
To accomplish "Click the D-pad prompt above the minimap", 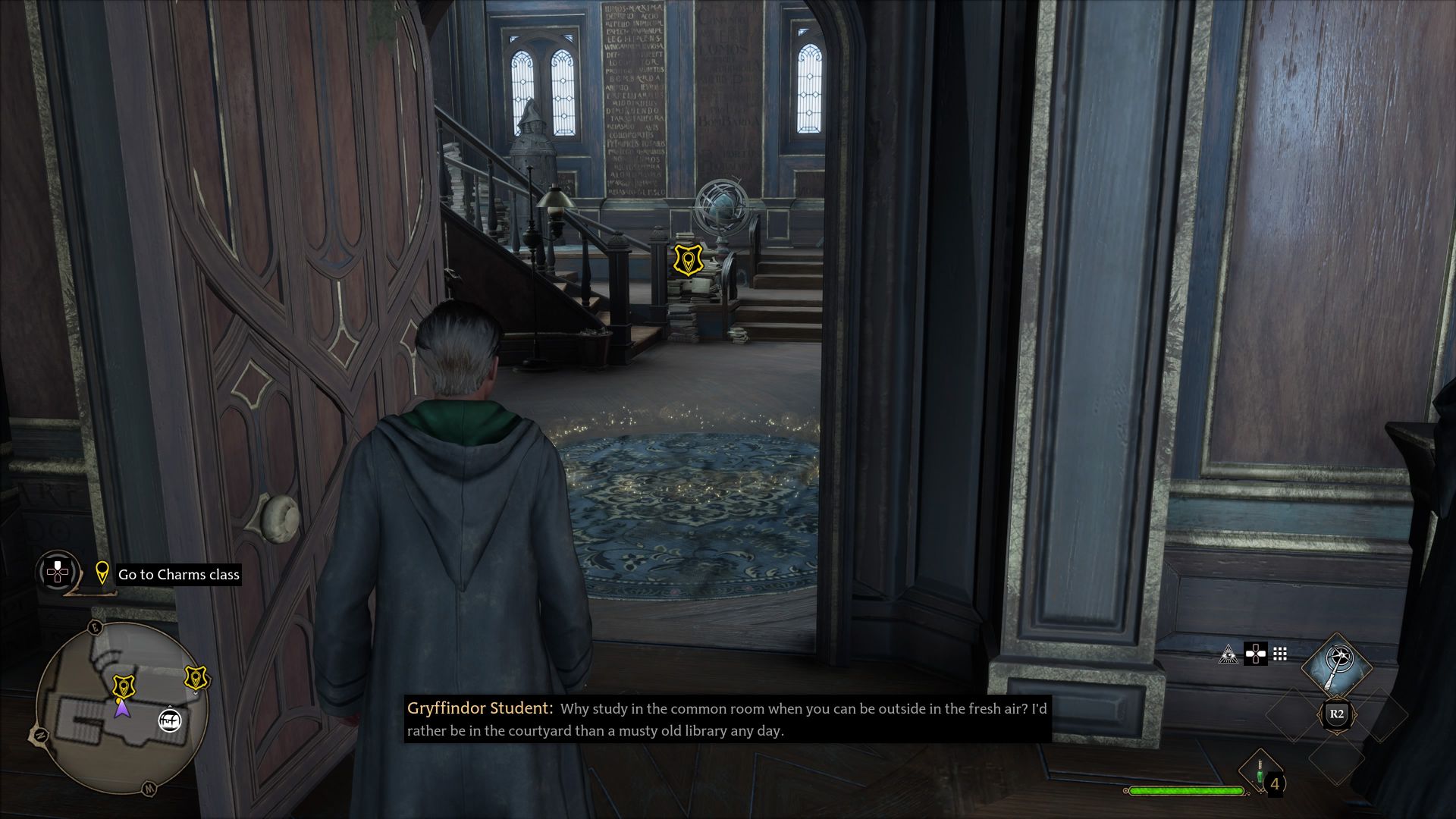I will click(x=57, y=571).
